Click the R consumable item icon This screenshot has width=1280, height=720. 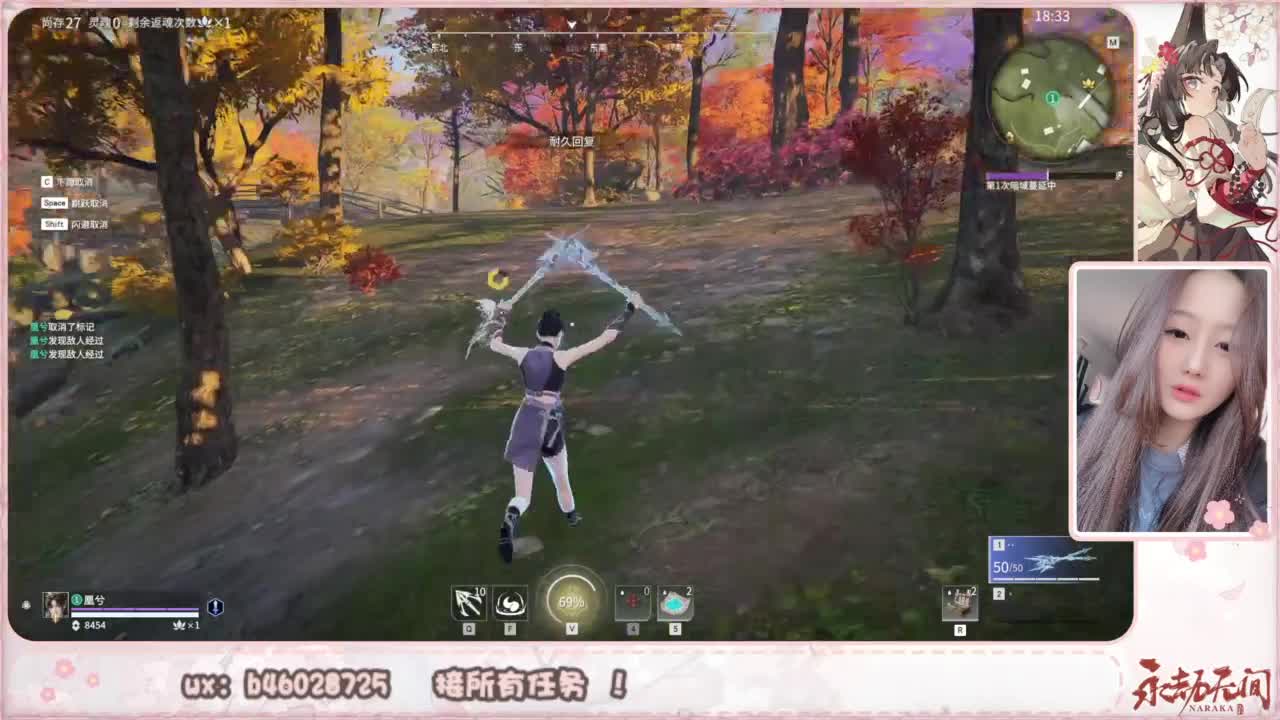point(960,600)
